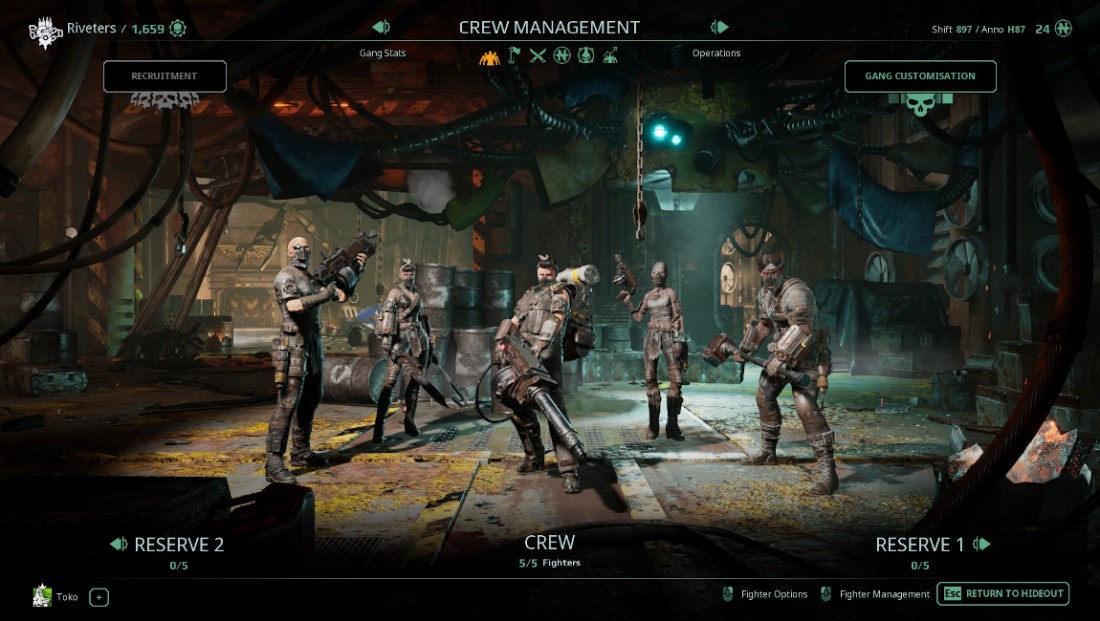Viewport: 1100px width, 621px height.
Task: Switch to the Reserve 2 roster
Action: (168, 545)
